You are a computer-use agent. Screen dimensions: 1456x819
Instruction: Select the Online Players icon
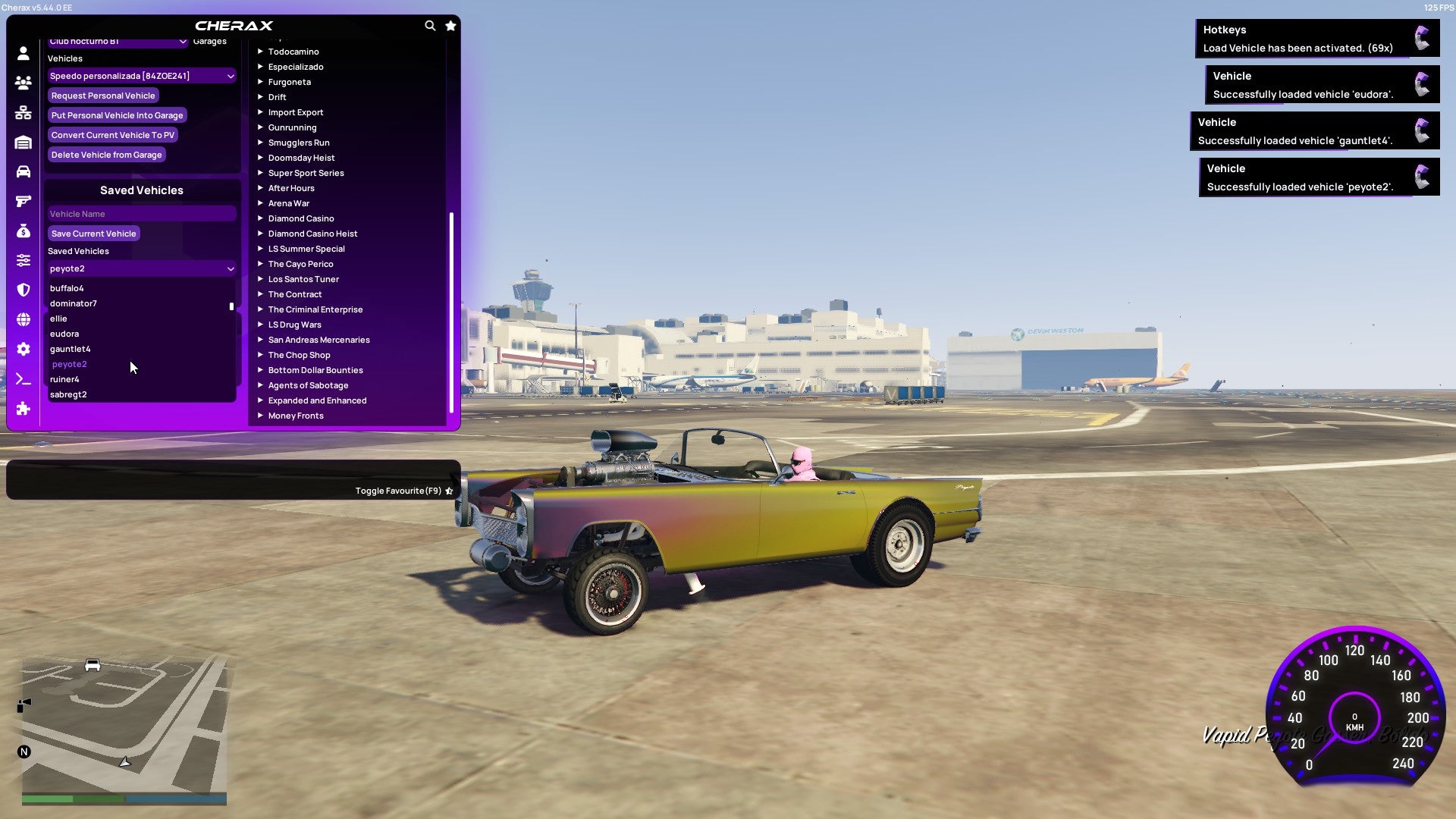[23, 83]
